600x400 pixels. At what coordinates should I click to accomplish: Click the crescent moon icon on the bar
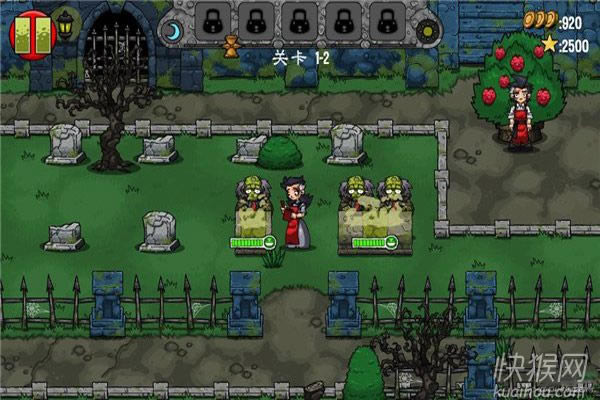coord(174,33)
